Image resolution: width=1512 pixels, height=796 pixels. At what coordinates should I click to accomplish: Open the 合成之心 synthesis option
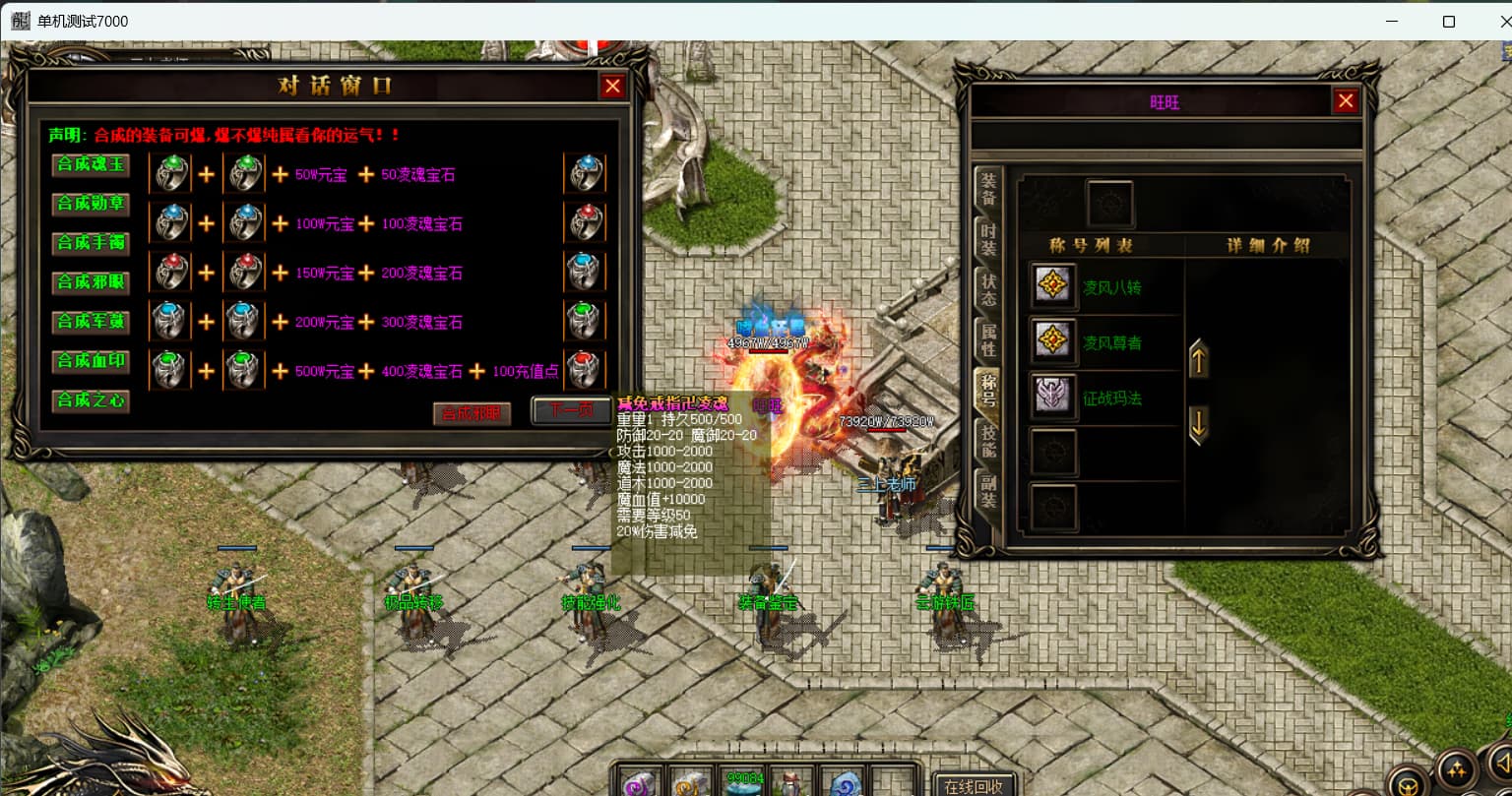click(x=91, y=400)
